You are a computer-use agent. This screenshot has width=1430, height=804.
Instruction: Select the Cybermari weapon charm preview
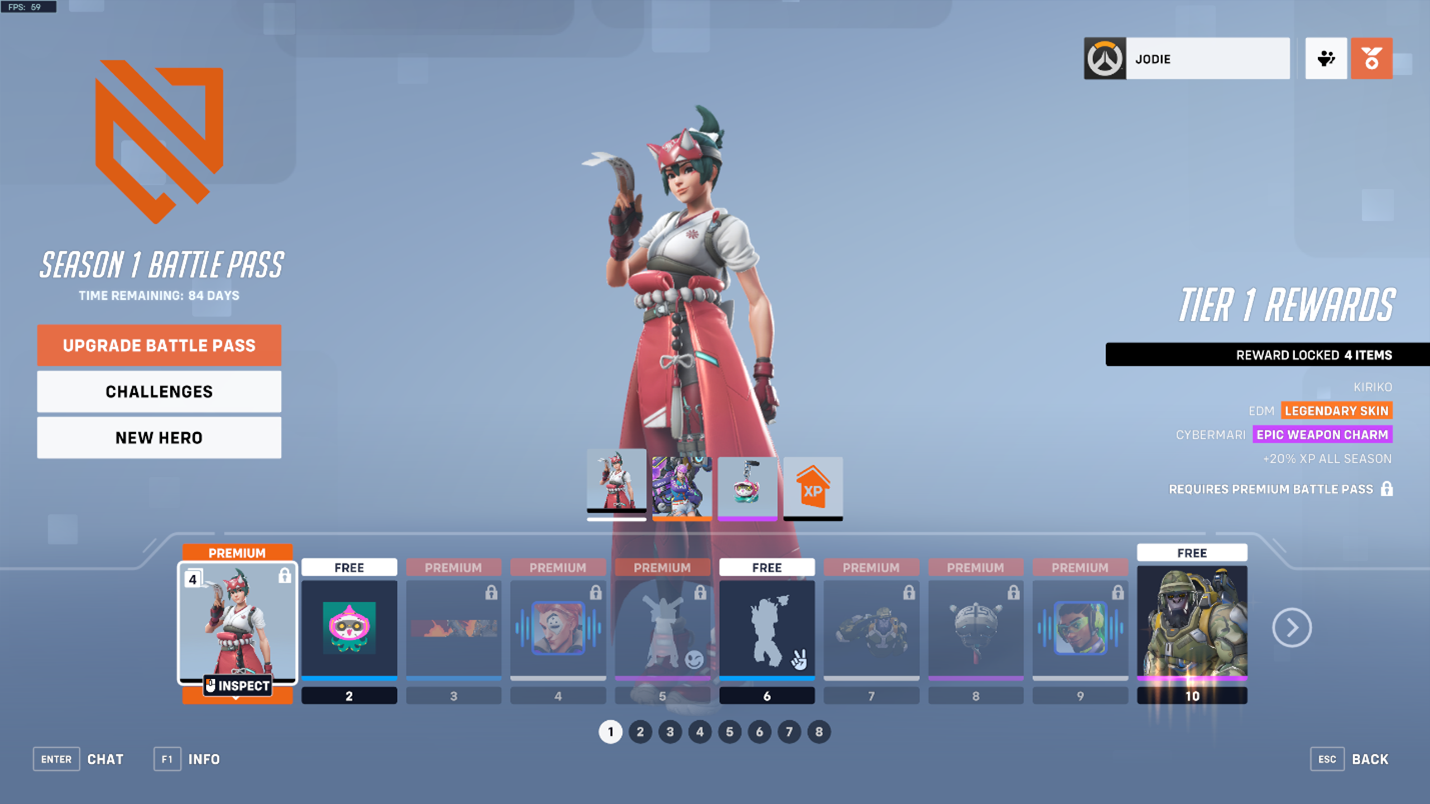[x=747, y=488]
